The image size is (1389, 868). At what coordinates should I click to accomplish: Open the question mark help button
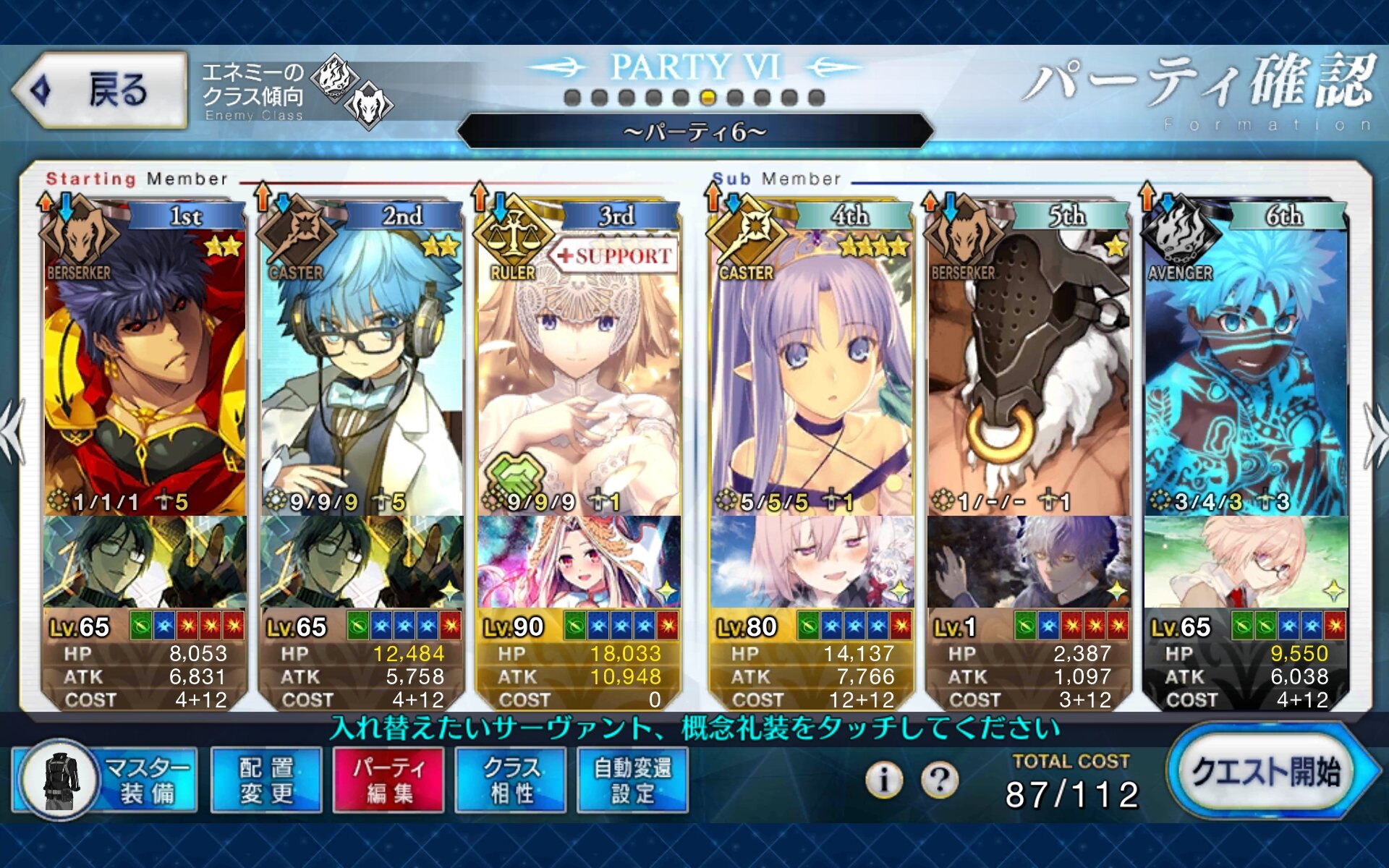click(940, 780)
